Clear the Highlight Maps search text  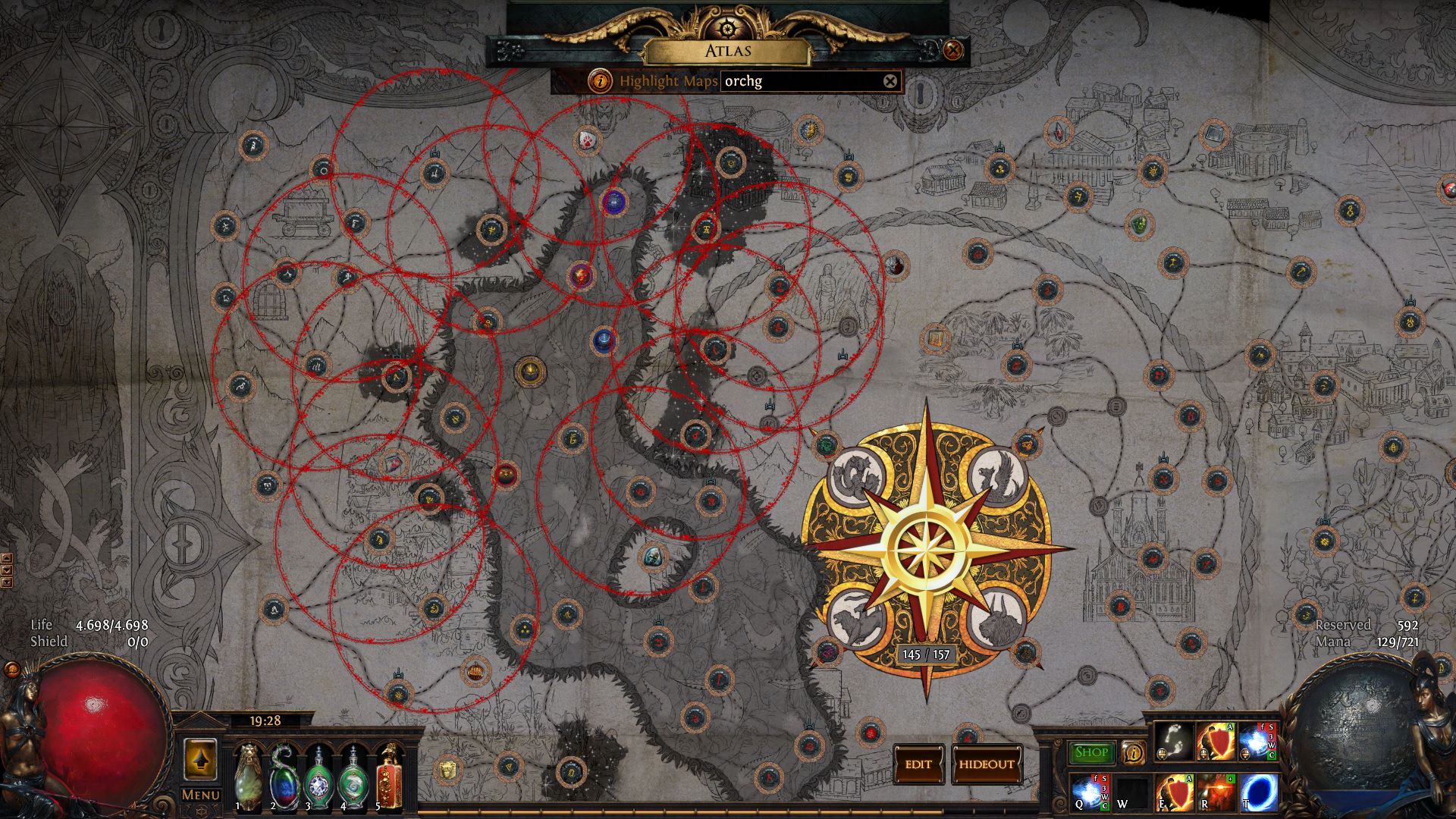tap(890, 81)
